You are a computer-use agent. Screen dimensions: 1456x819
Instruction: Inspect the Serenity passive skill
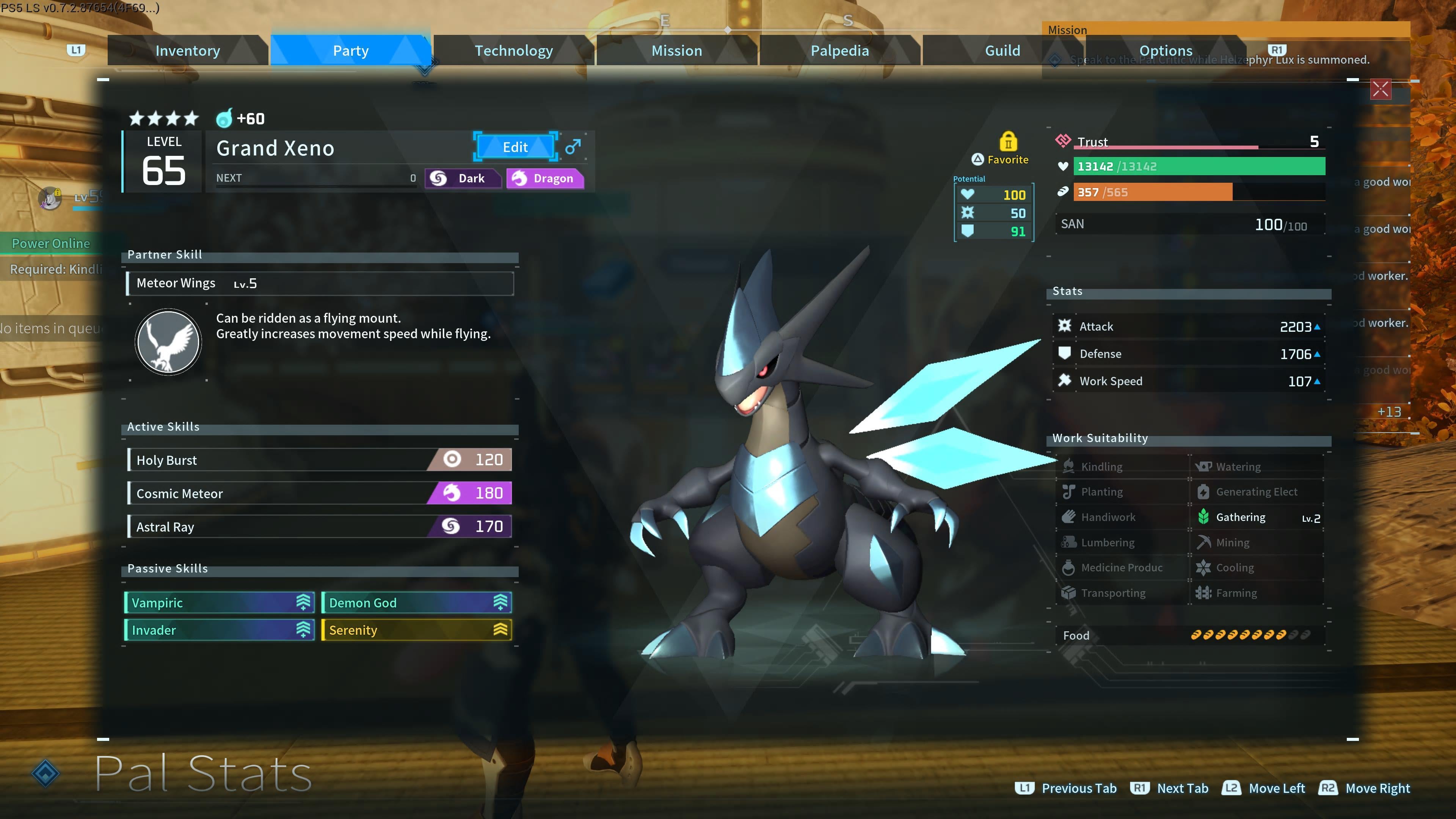point(417,630)
